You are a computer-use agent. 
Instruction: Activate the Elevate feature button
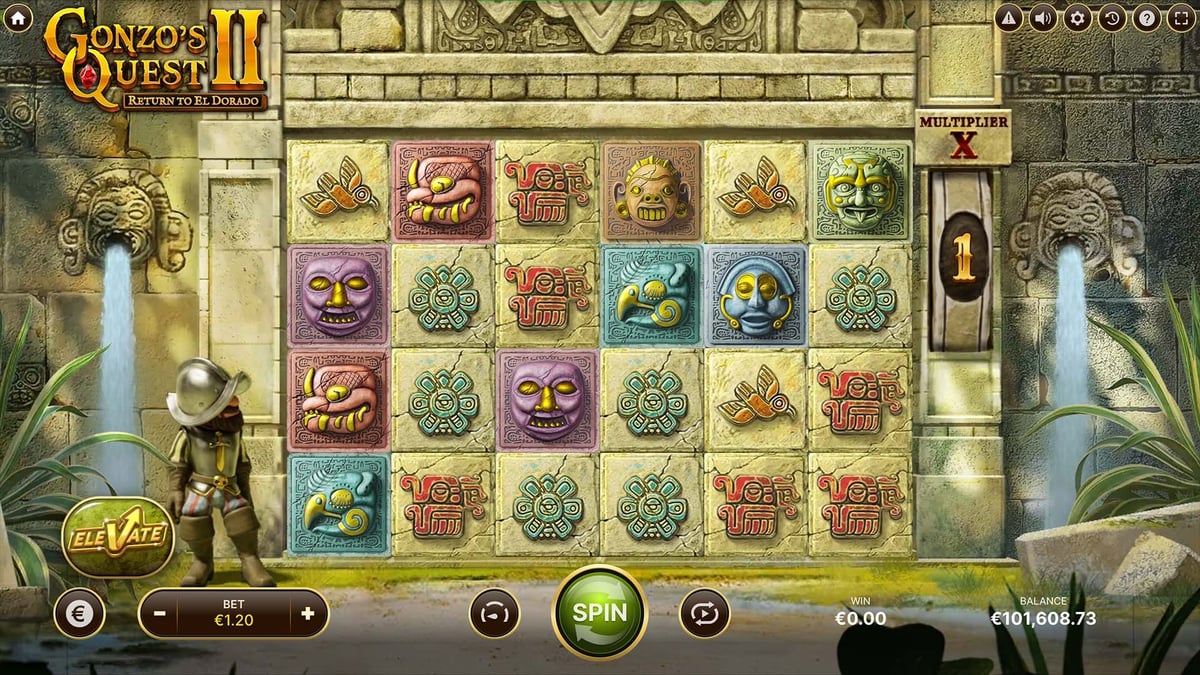coord(118,537)
